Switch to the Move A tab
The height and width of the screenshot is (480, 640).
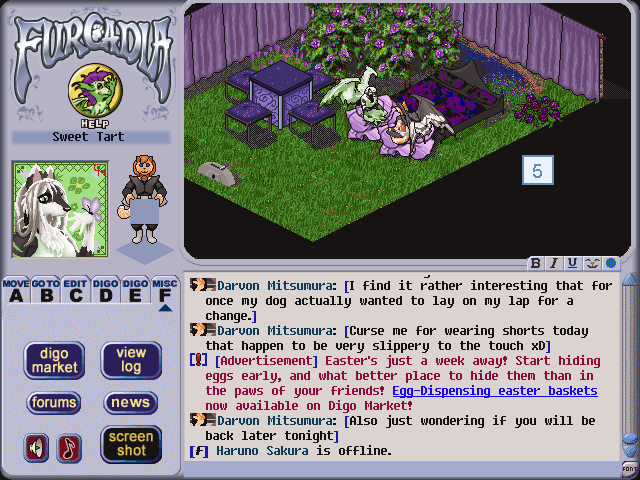click(15, 290)
